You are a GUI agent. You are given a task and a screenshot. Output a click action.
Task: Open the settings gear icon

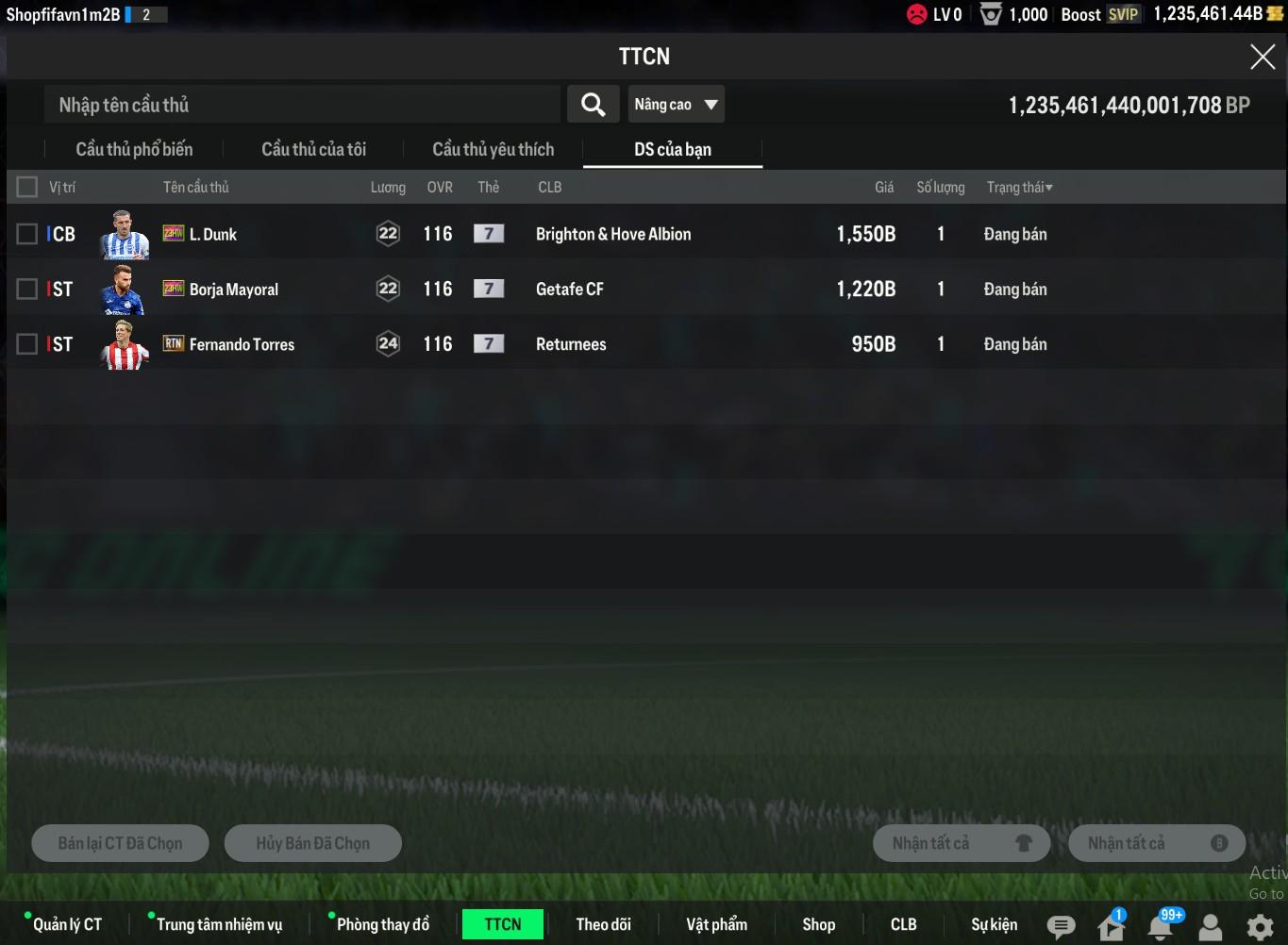point(1260,927)
